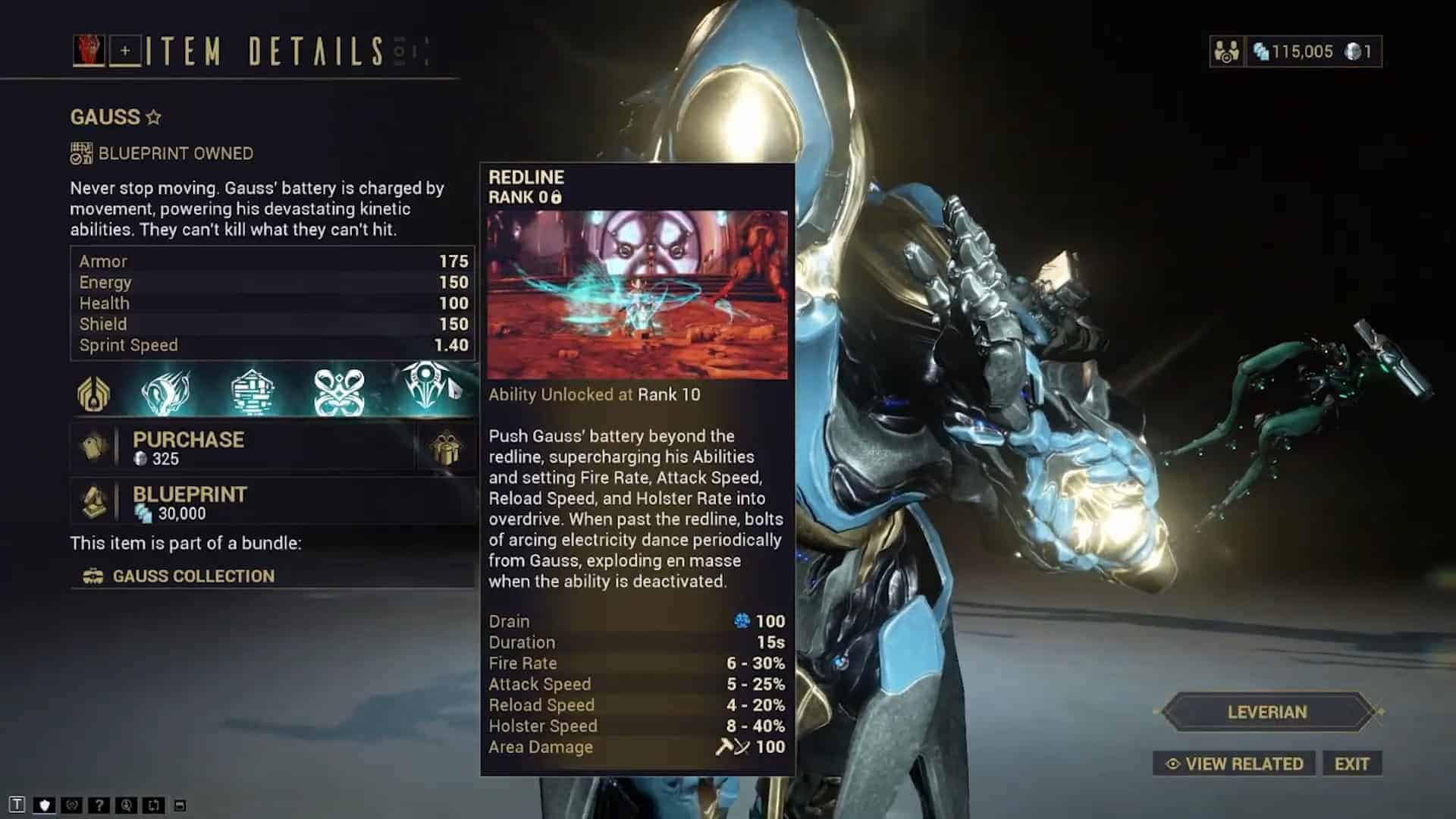Open the red player avatar icon
Viewport: 1456px width, 819px height.
pos(89,51)
